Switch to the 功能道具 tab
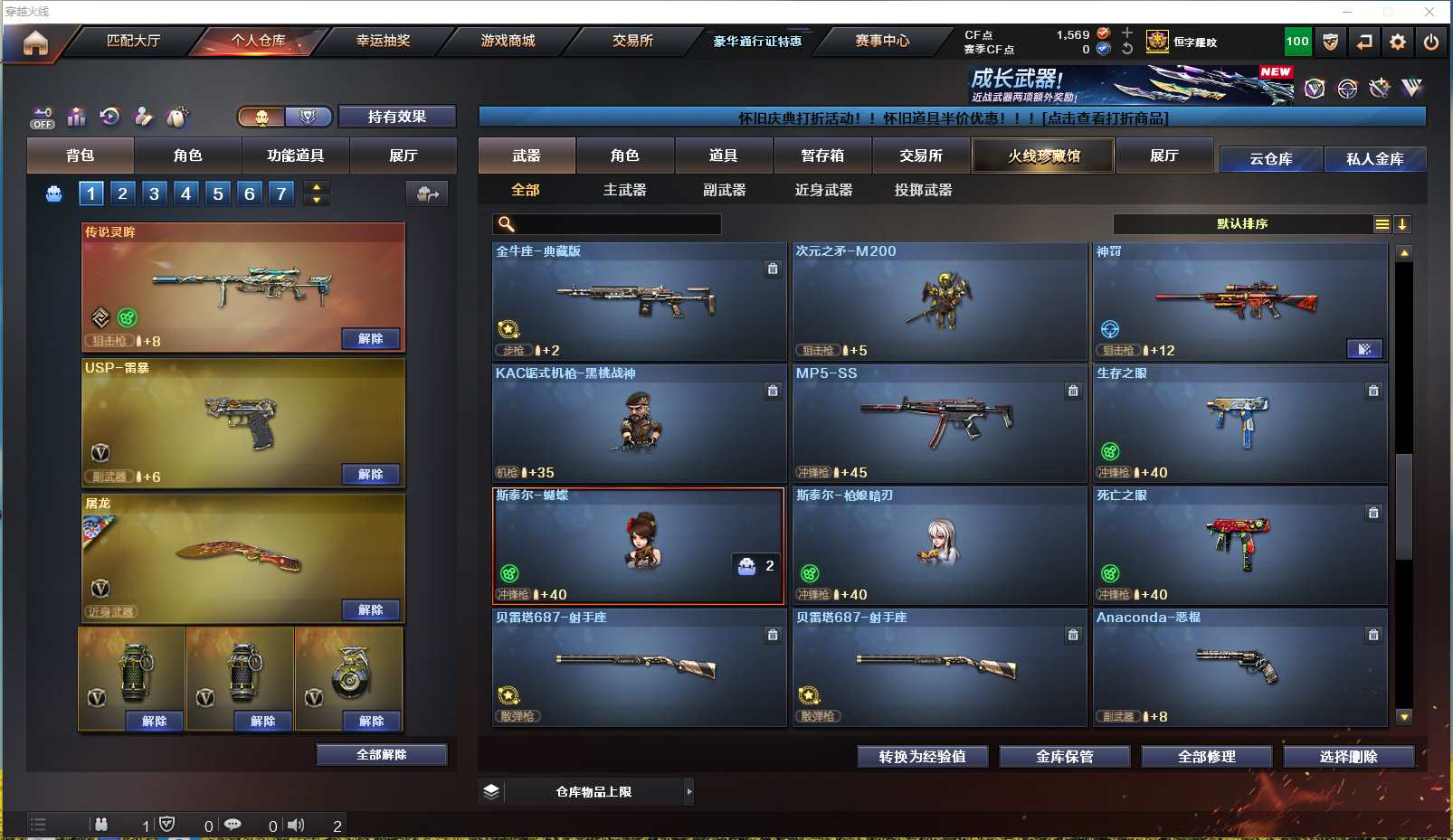The height and width of the screenshot is (840, 1453). (295, 156)
